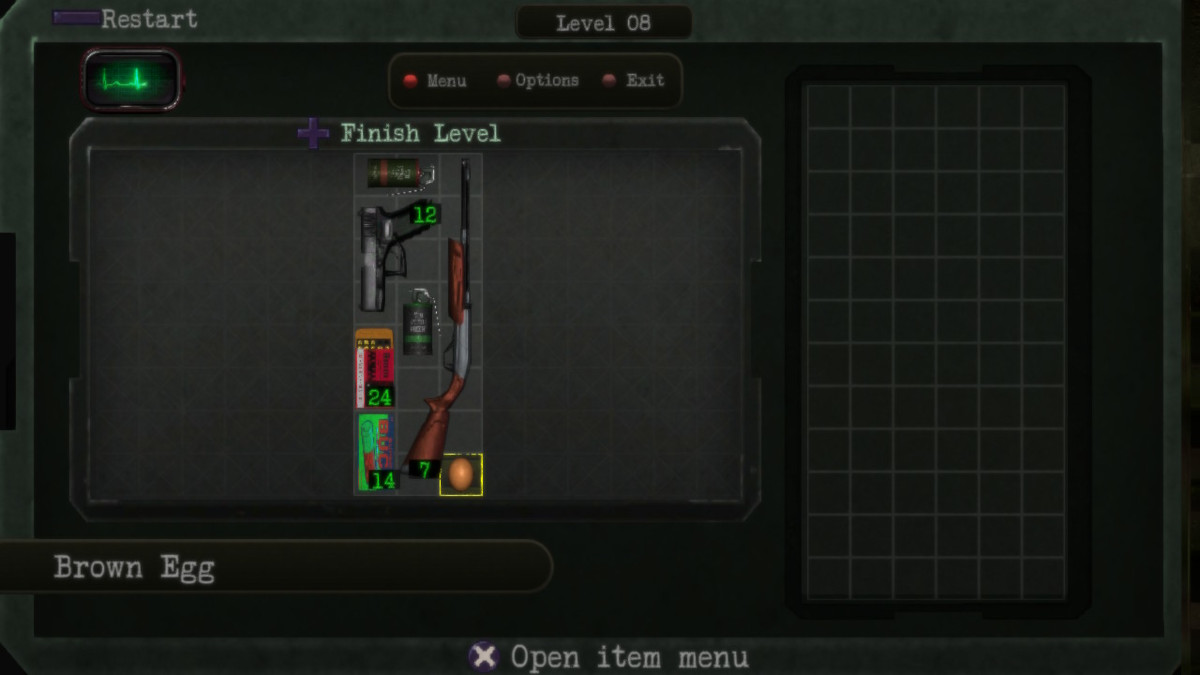Open the Menu option
The width and height of the screenshot is (1200, 675).
(436, 81)
